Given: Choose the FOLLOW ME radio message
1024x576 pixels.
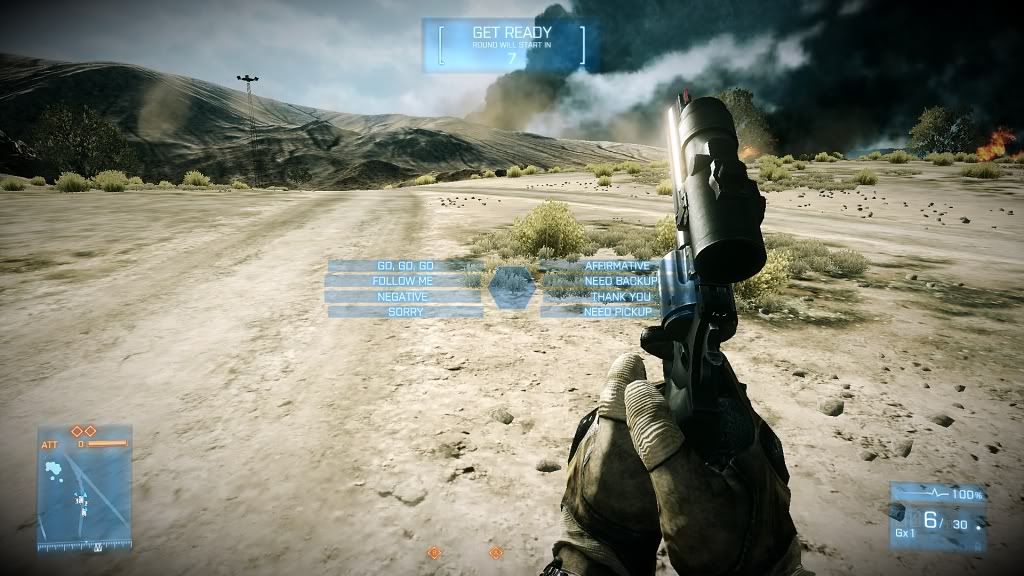Looking at the screenshot, I should [403, 281].
